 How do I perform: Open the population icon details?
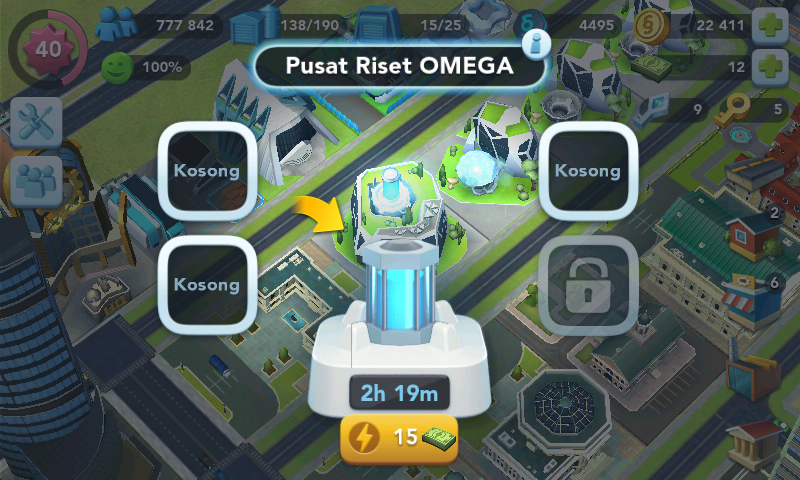(115, 24)
